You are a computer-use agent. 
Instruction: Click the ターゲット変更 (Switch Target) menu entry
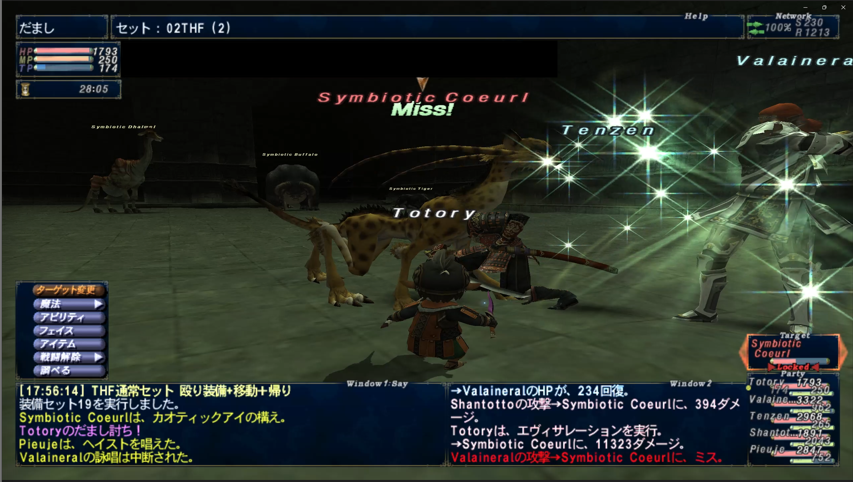[x=62, y=290]
